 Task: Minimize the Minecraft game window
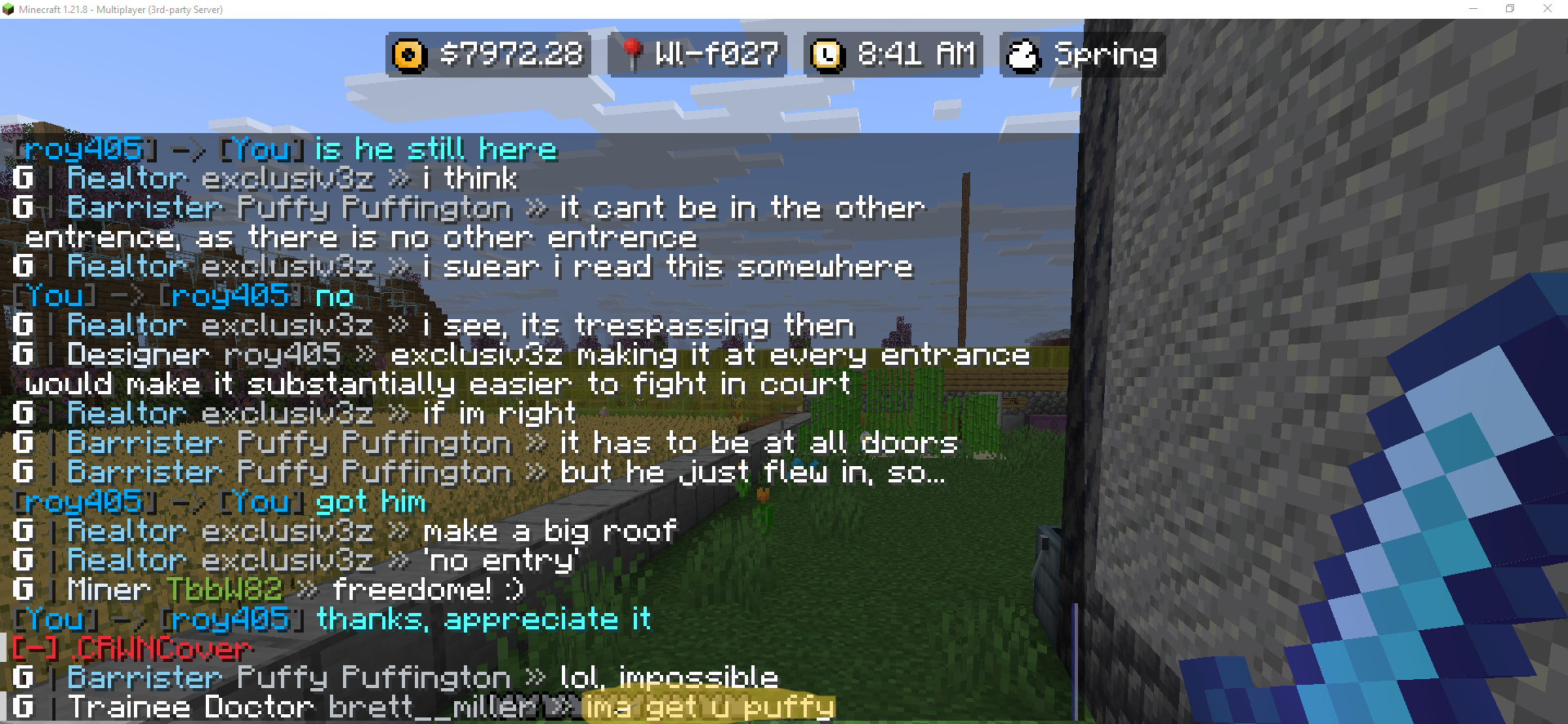[x=1473, y=9]
